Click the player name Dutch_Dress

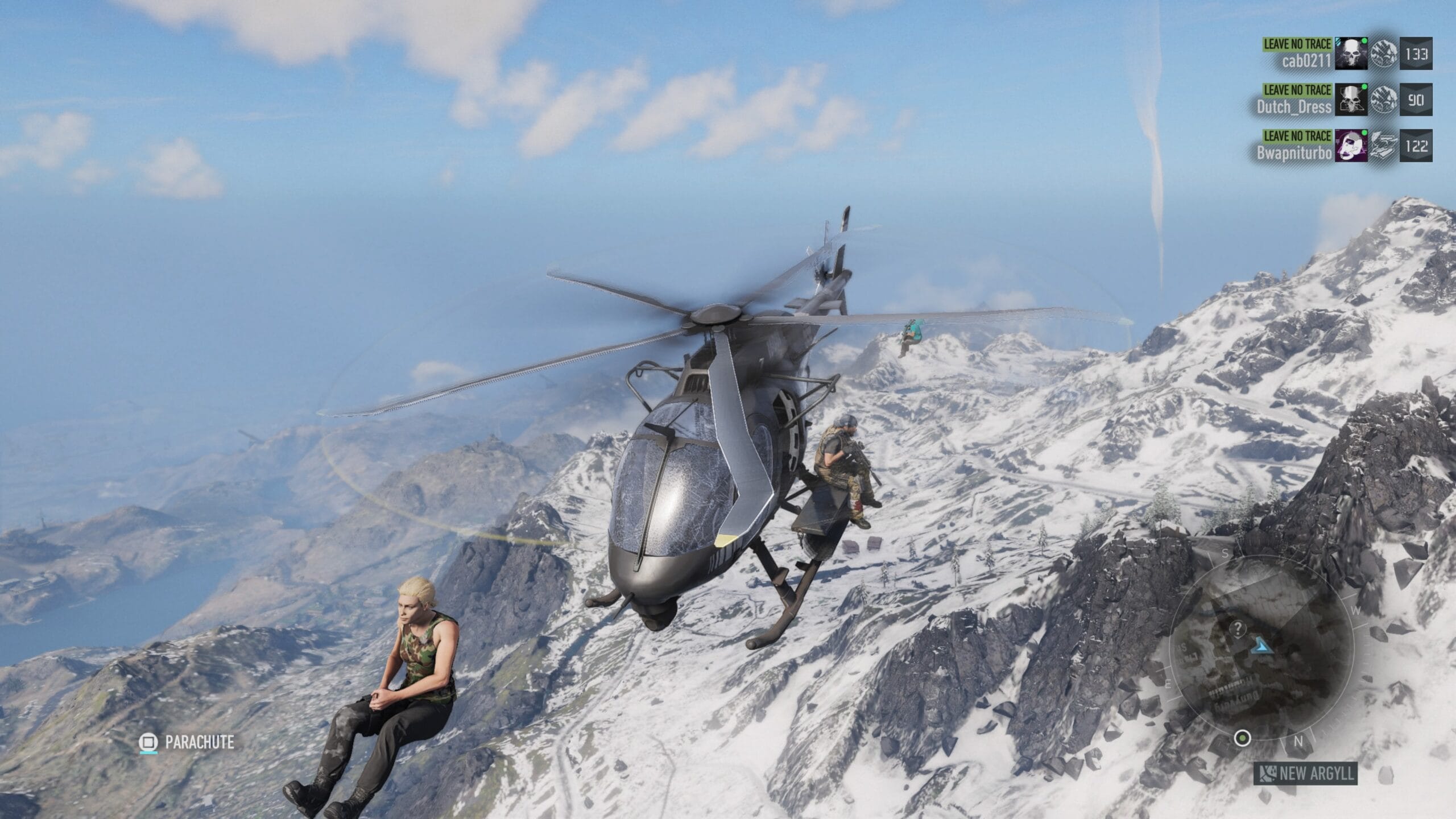1294,107
